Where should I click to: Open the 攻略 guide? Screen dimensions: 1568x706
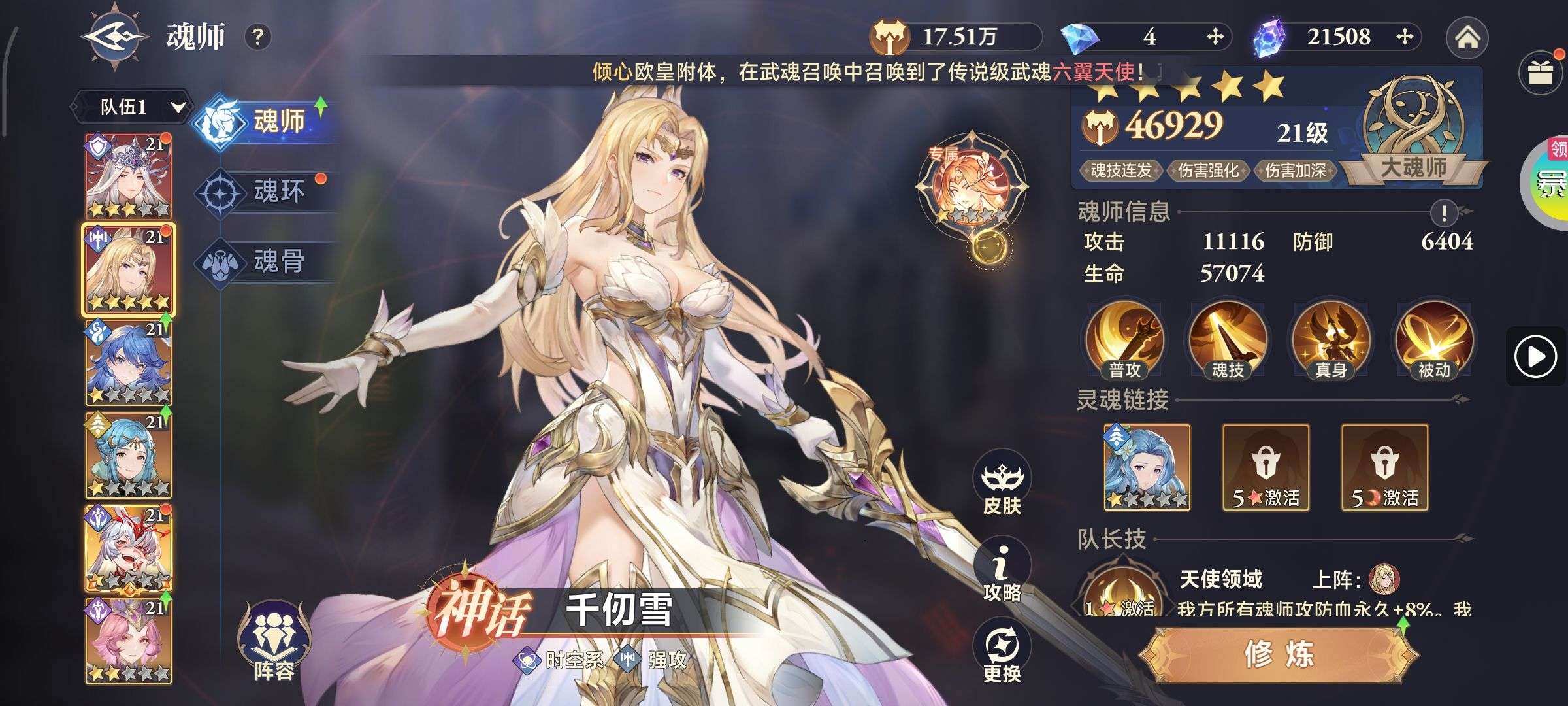click(1002, 571)
